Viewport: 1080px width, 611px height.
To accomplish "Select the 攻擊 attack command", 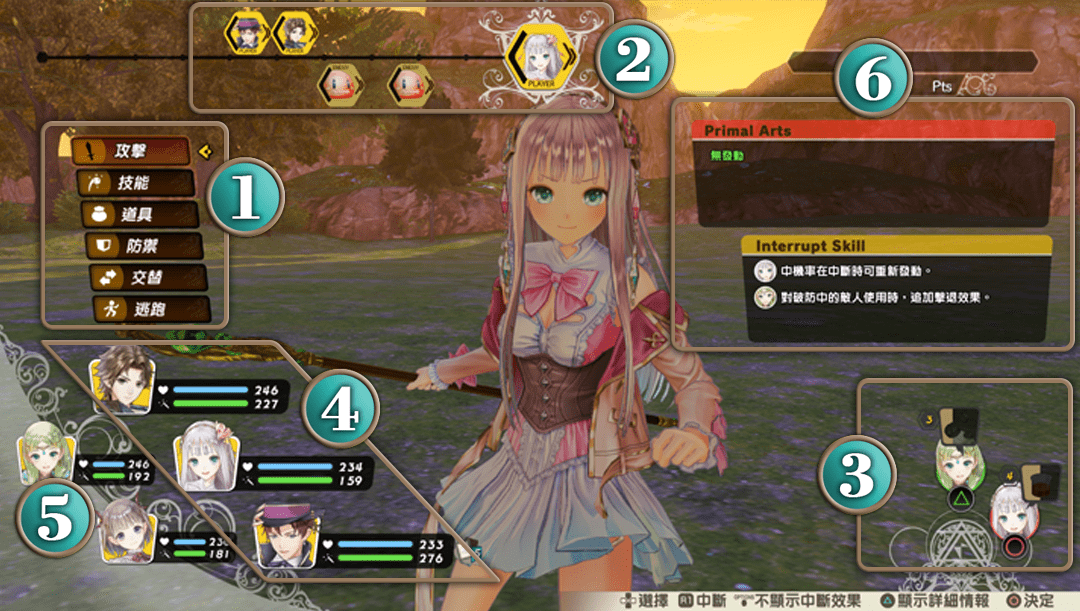I will (130, 152).
